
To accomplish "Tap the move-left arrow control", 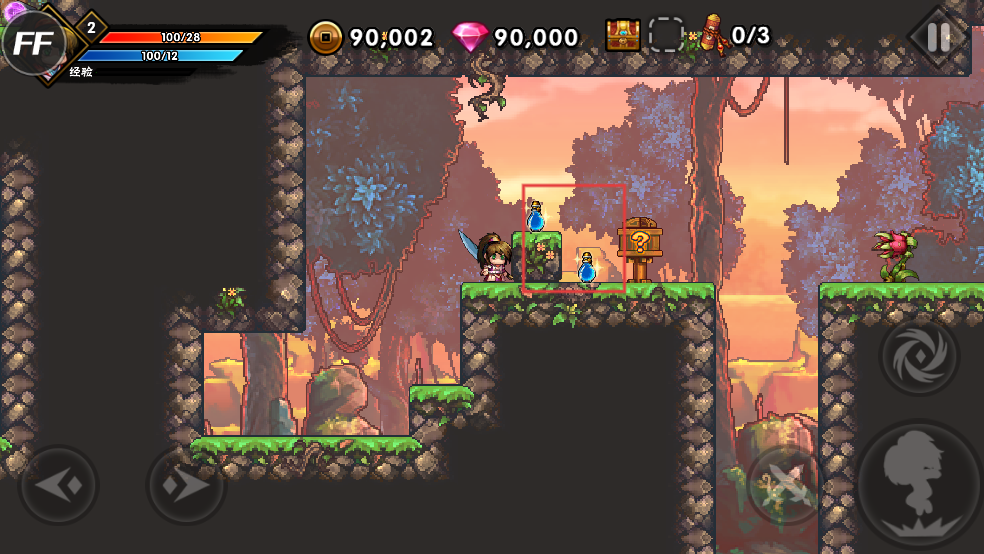I will coord(58,486).
